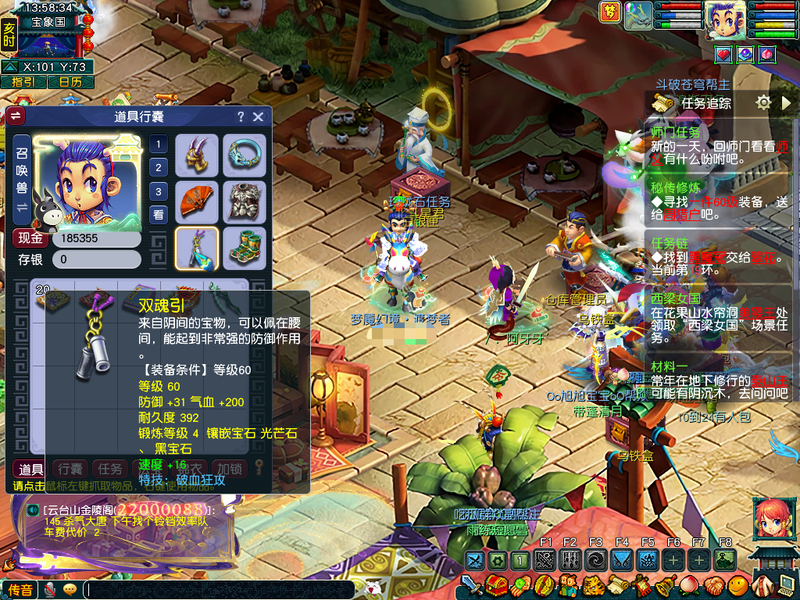Open the 日历 calendar button
The image size is (800, 600).
(70, 82)
